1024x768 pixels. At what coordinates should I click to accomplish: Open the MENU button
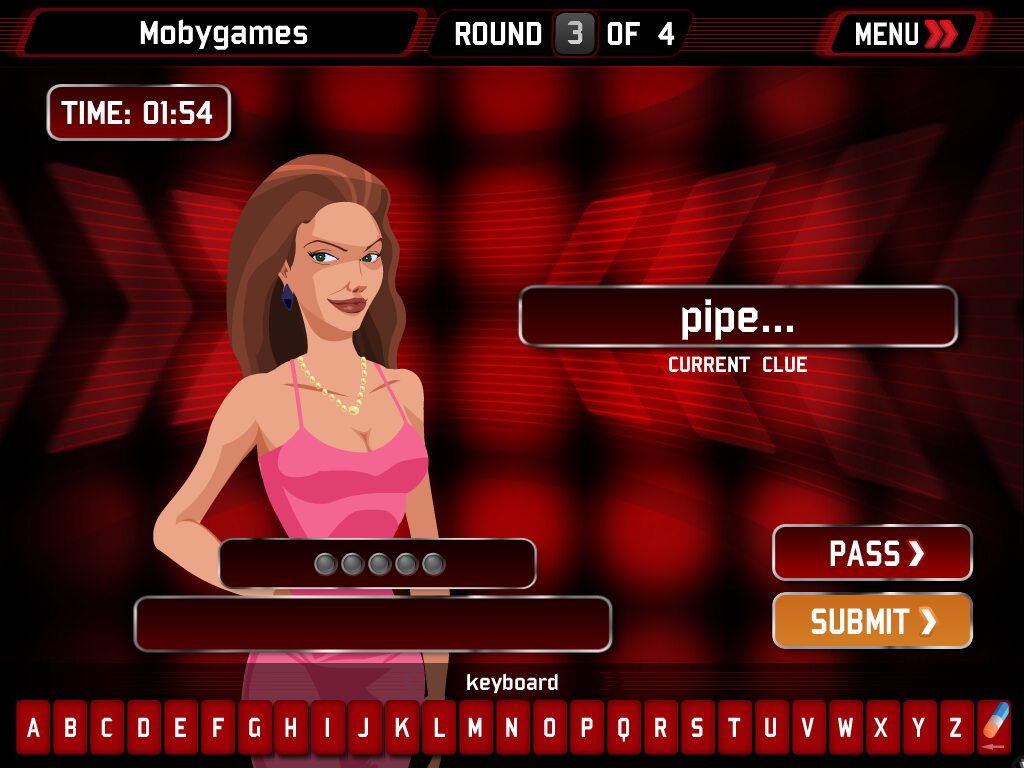904,34
